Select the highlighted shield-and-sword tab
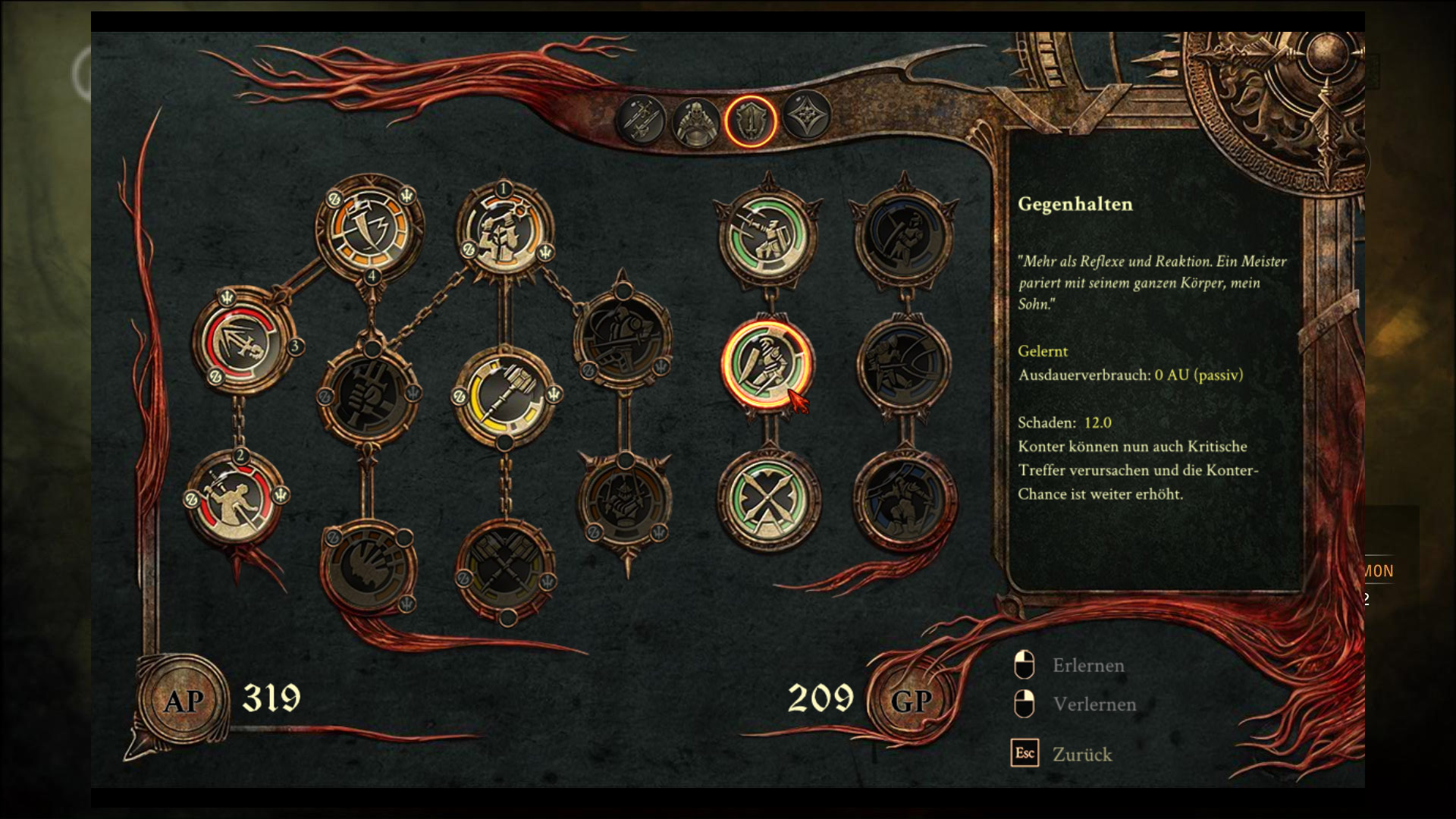This screenshot has height=819, width=1456. pyautogui.click(x=750, y=121)
